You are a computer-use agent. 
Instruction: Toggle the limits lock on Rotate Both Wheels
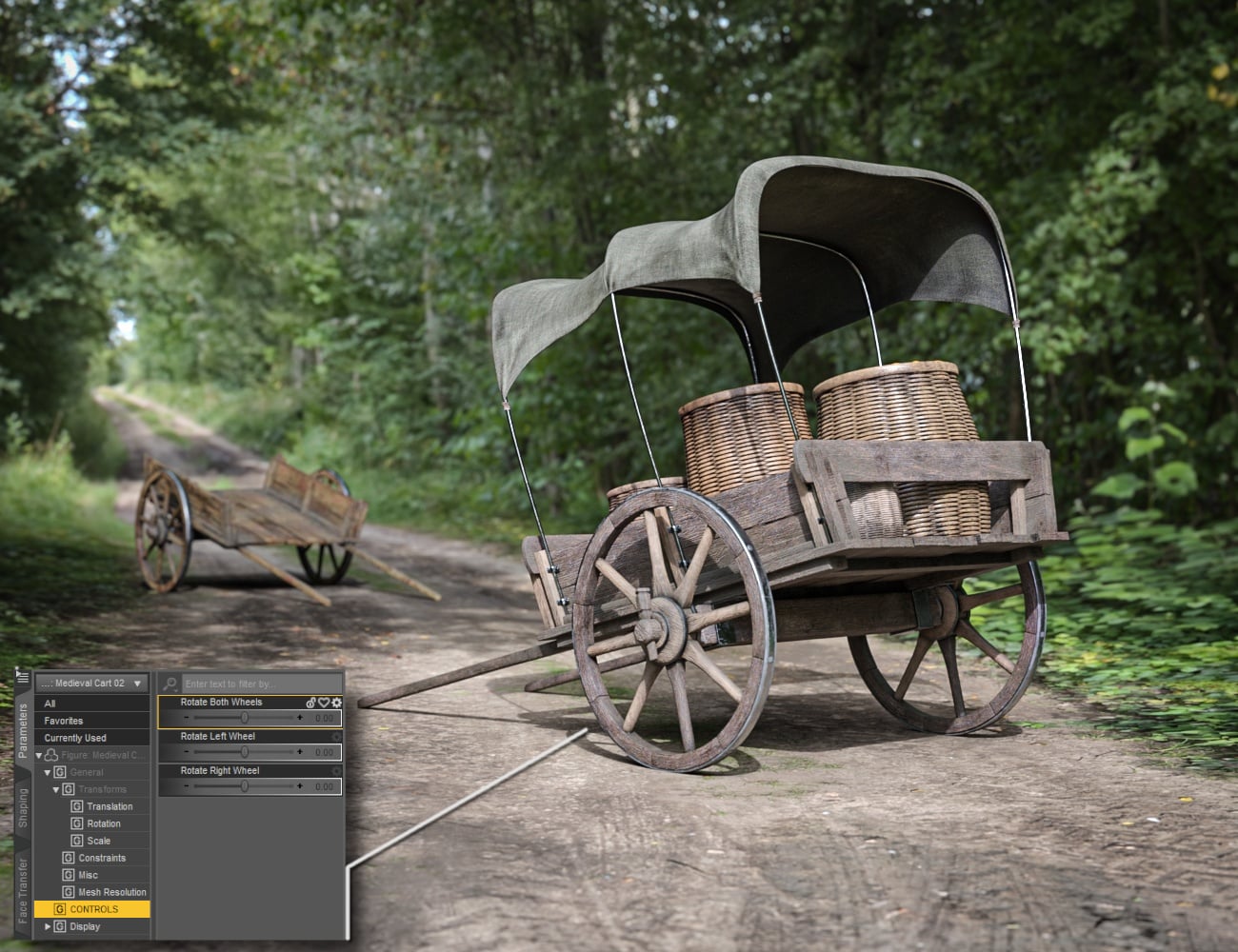click(310, 703)
